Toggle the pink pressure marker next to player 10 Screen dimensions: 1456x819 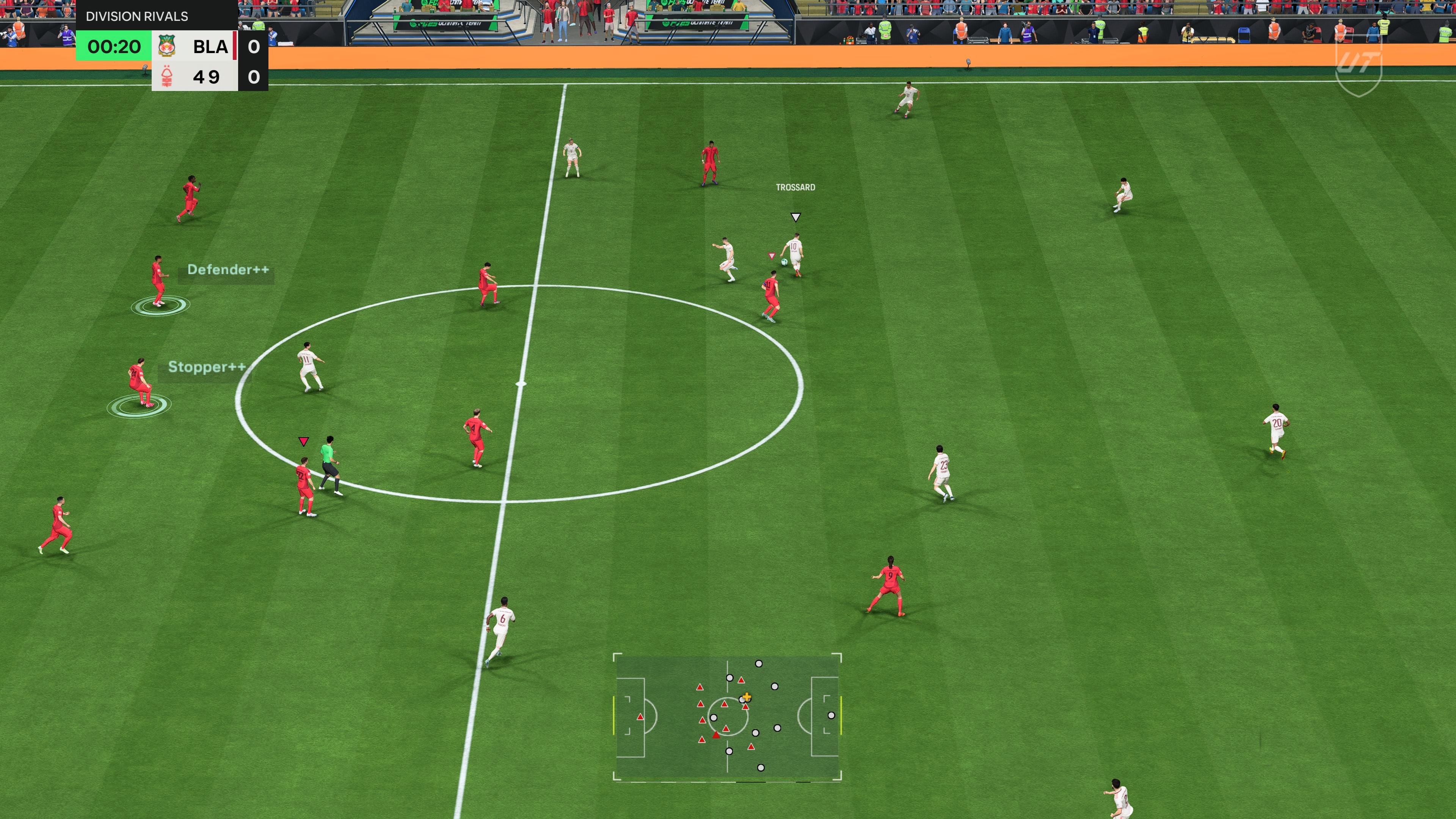(771, 256)
